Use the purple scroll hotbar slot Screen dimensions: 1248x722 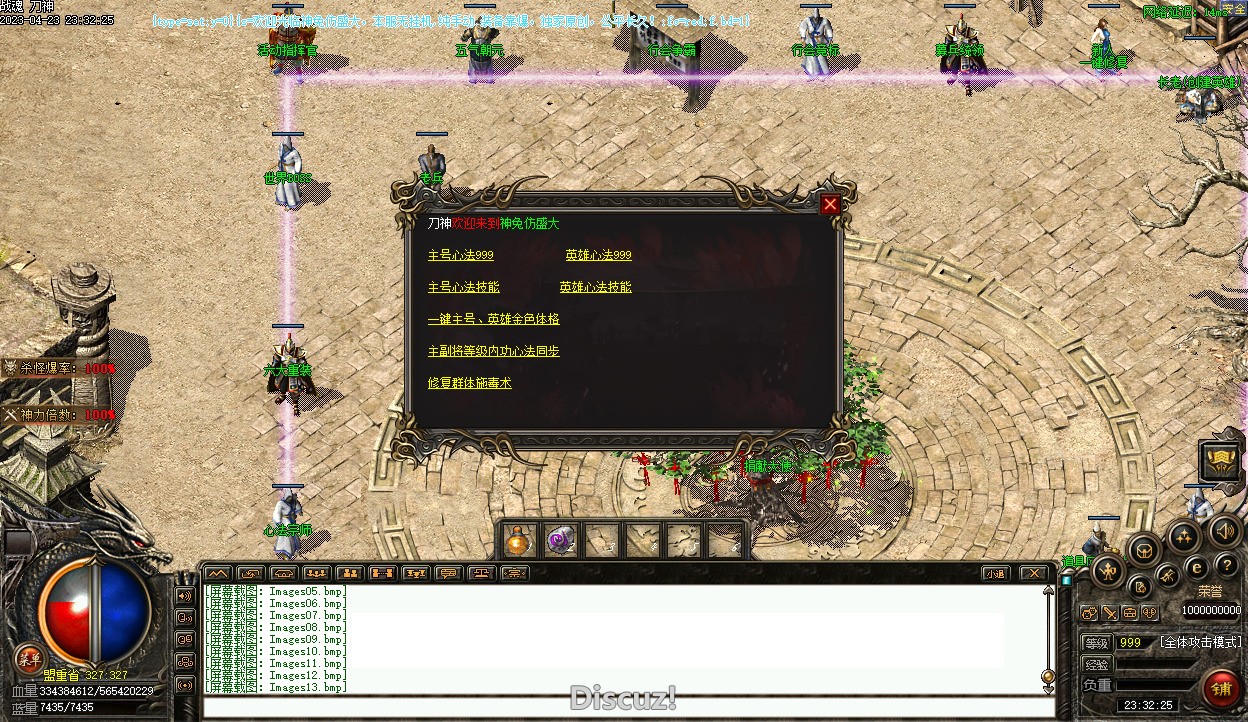[x=559, y=541]
